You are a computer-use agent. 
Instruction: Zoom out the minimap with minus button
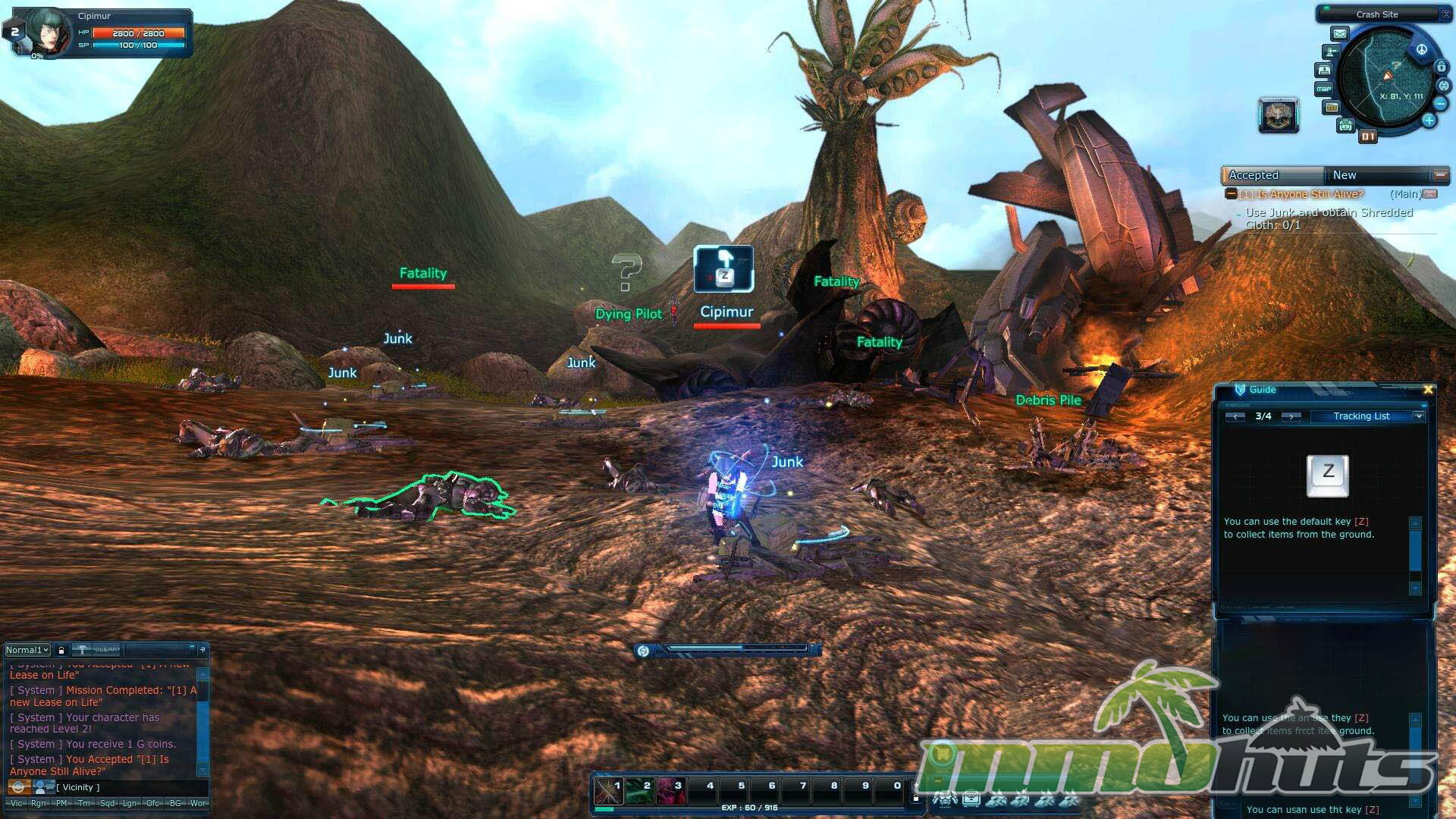point(1440,103)
